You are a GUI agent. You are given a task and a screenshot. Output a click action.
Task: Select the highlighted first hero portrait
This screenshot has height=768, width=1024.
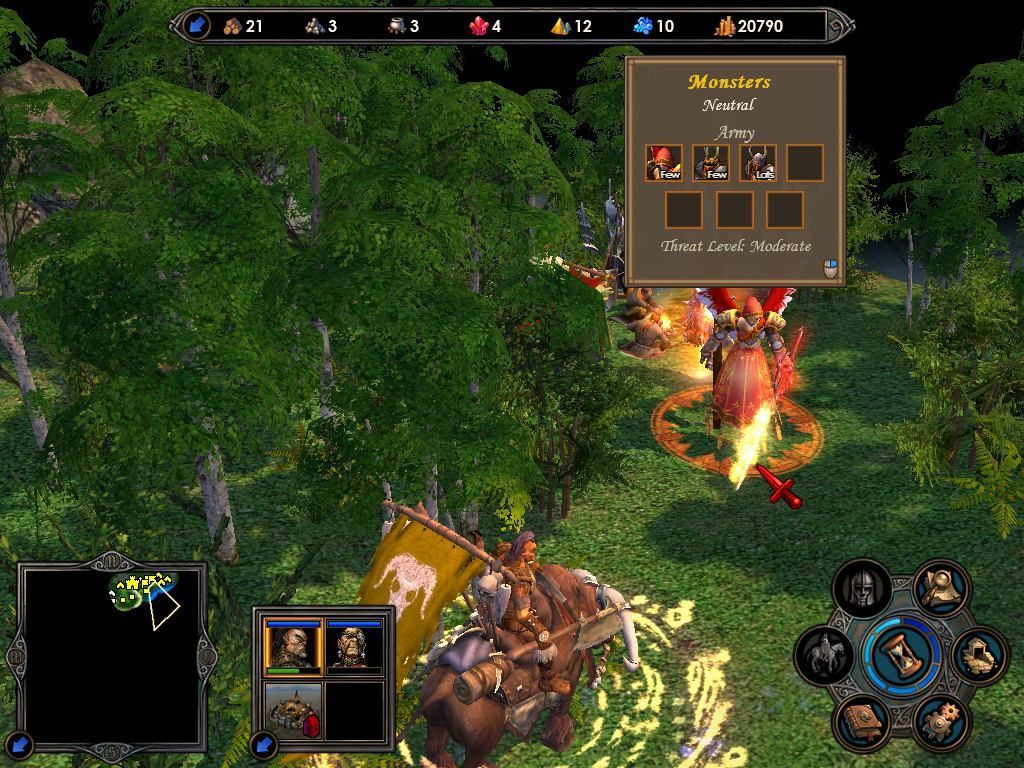(x=293, y=647)
